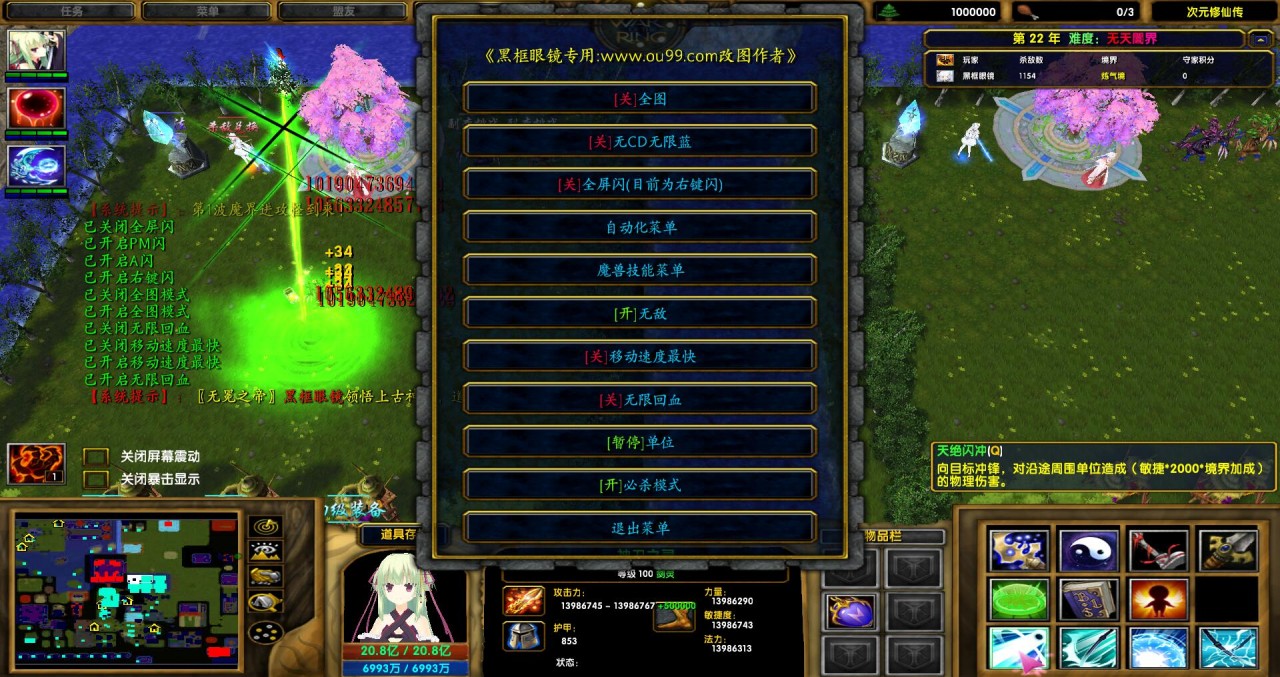Open the 任务 quests button
Image resolution: width=1280 pixels, height=677 pixels.
(x=71, y=12)
